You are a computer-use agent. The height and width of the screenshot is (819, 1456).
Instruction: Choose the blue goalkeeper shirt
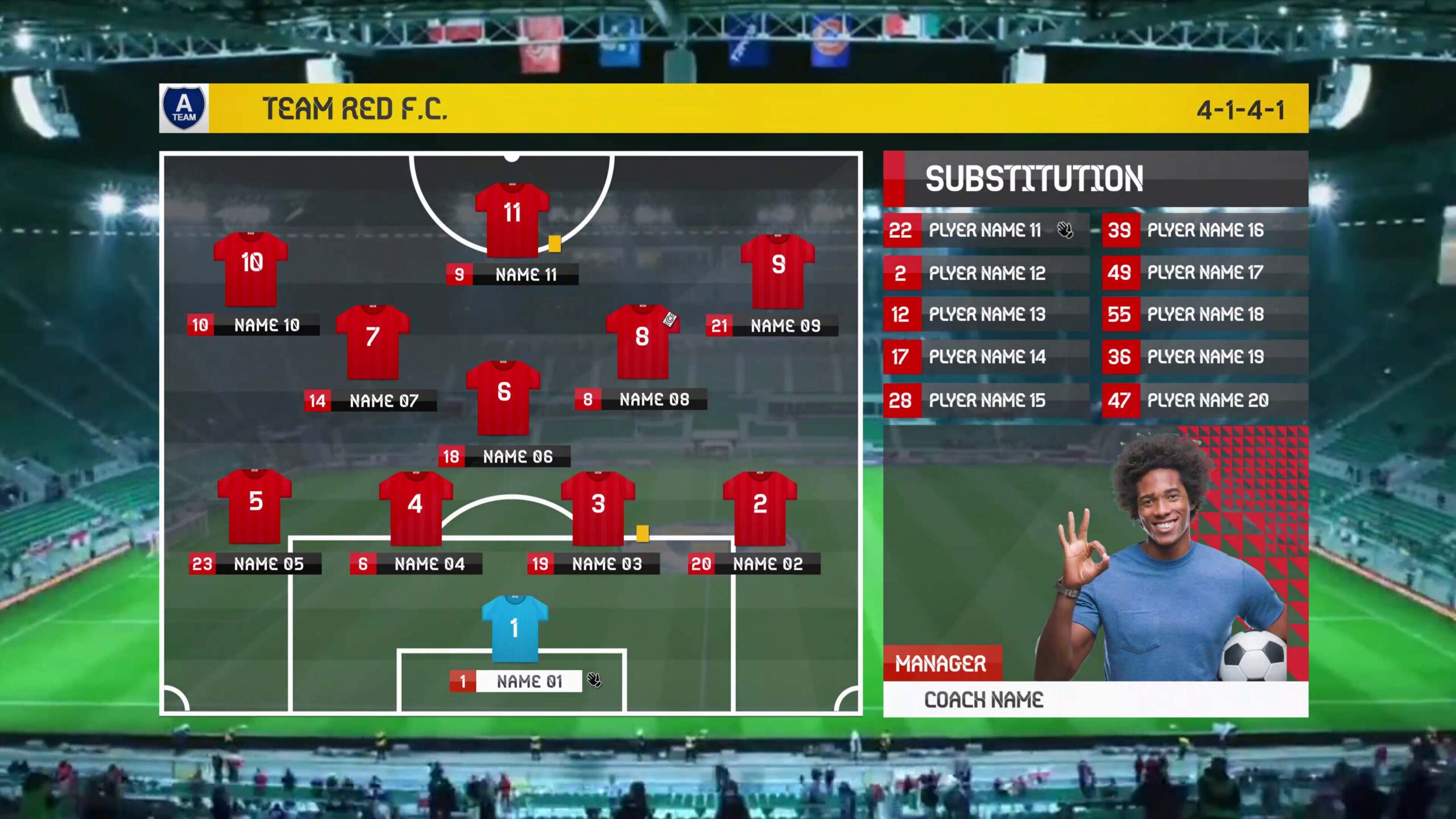click(x=515, y=628)
